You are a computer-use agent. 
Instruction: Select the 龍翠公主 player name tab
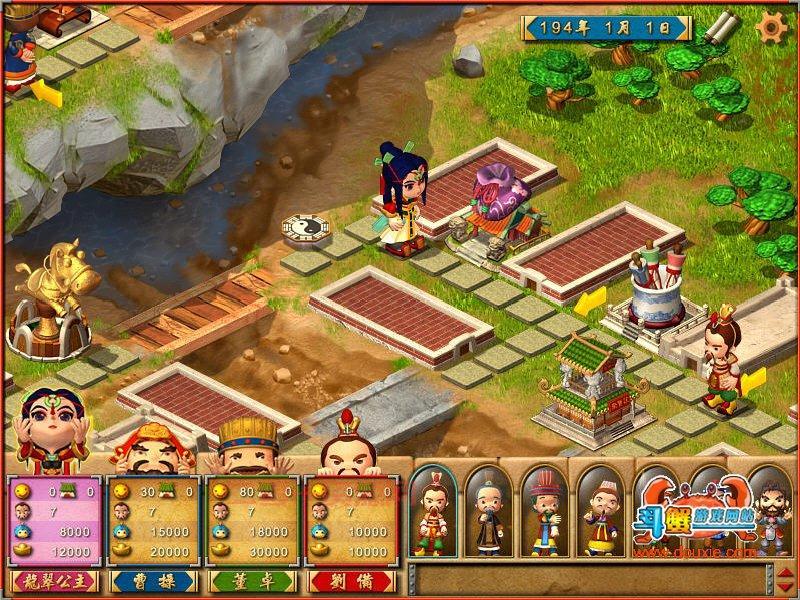click(x=54, y=581)
